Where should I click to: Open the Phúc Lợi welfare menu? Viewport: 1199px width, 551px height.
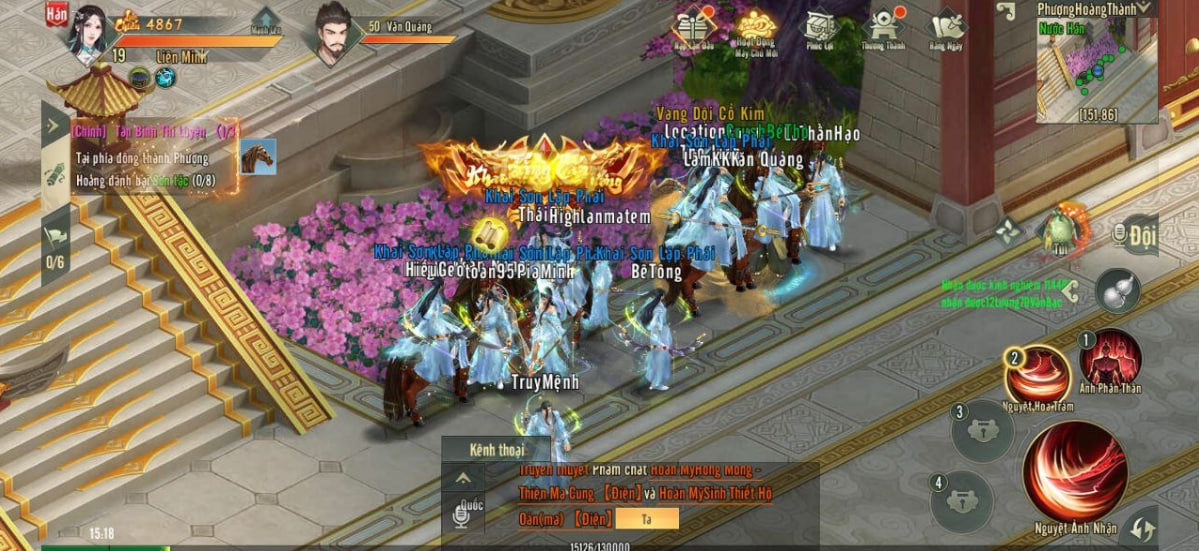pyautogui.click(x=820, y=27)
